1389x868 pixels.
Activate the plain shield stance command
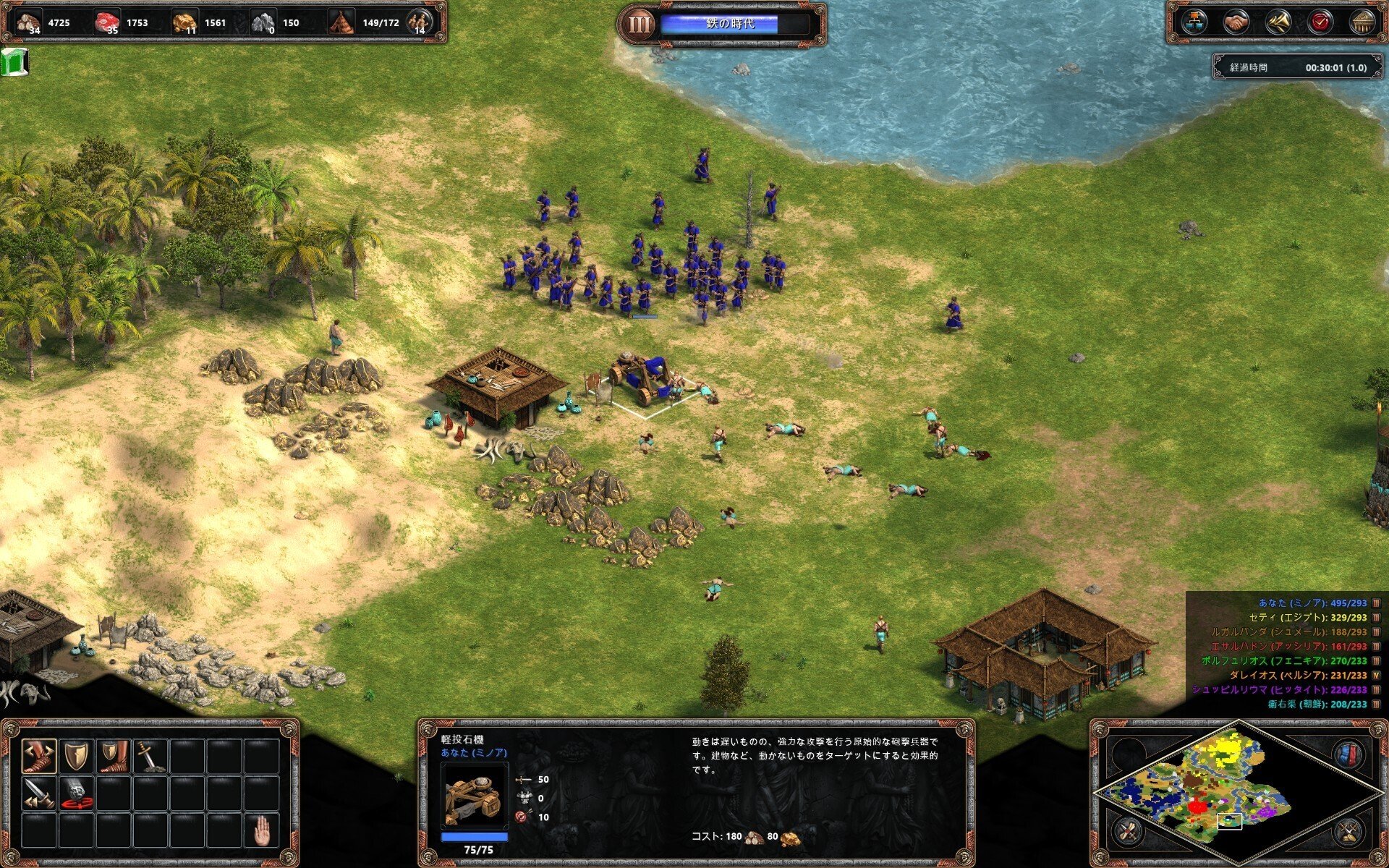tap(77, 756)
